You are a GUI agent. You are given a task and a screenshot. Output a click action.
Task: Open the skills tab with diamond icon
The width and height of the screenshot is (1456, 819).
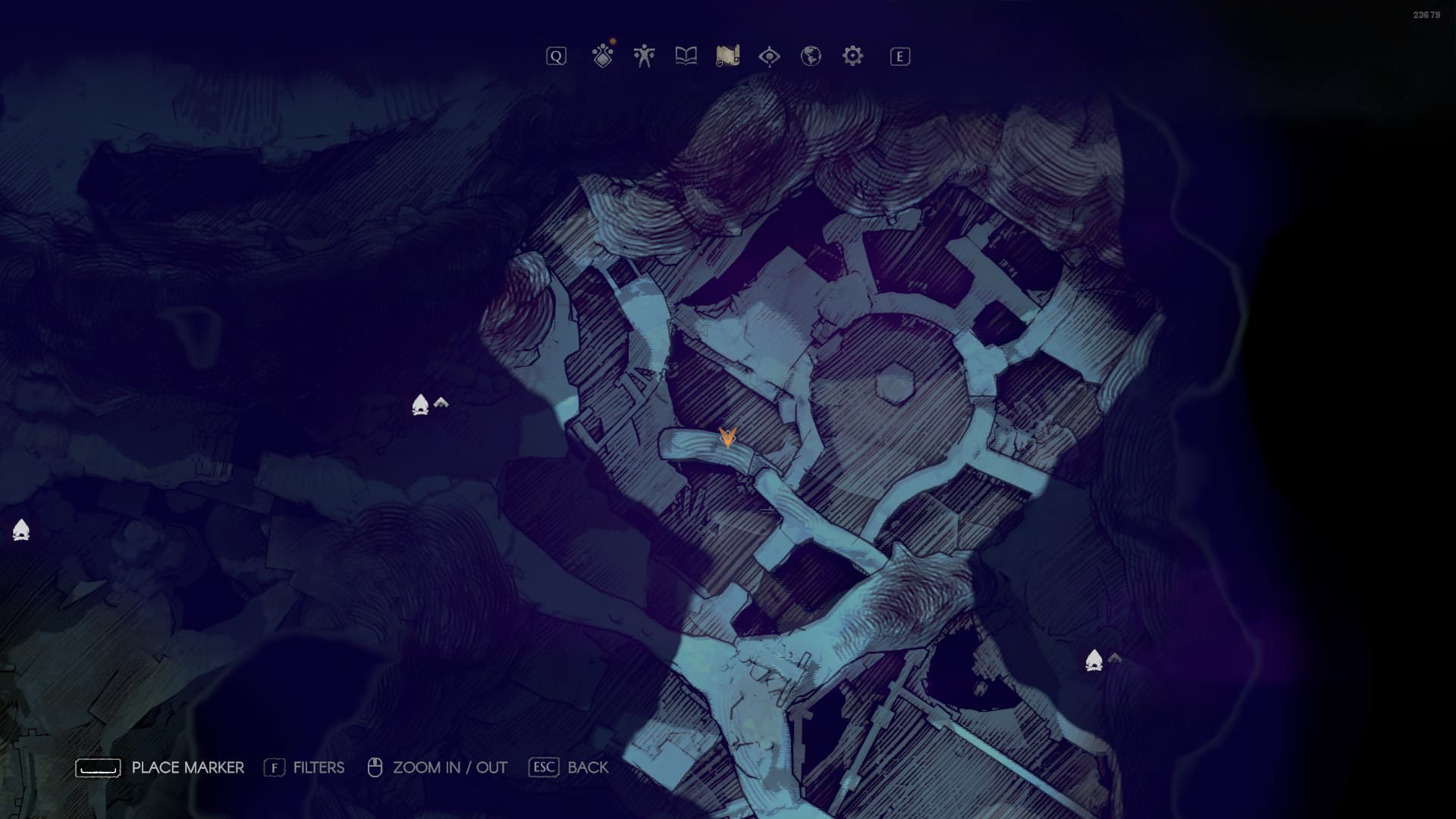coord(603,56)
